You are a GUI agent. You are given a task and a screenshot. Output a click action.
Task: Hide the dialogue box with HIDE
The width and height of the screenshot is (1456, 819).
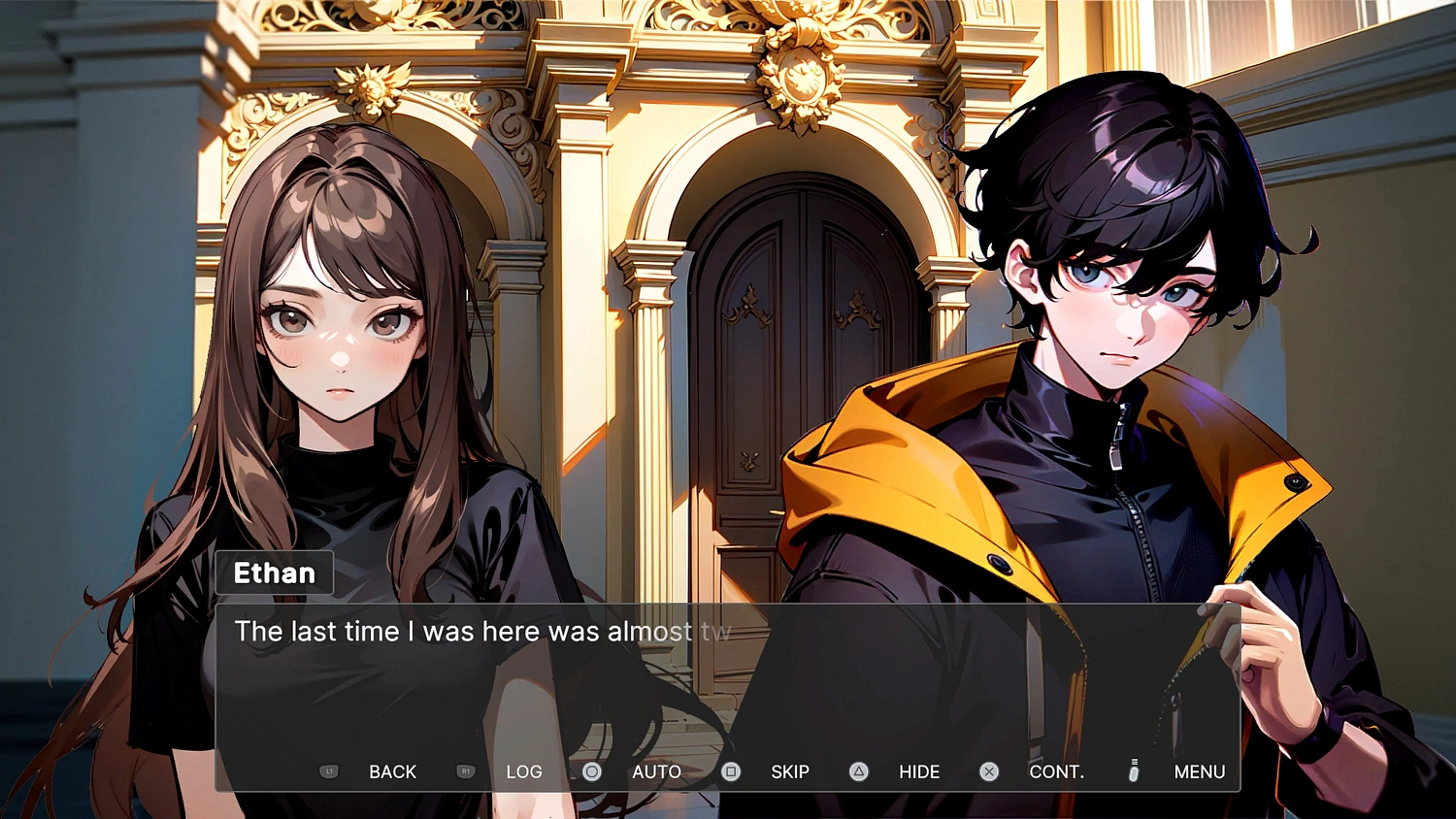[918, 771]
